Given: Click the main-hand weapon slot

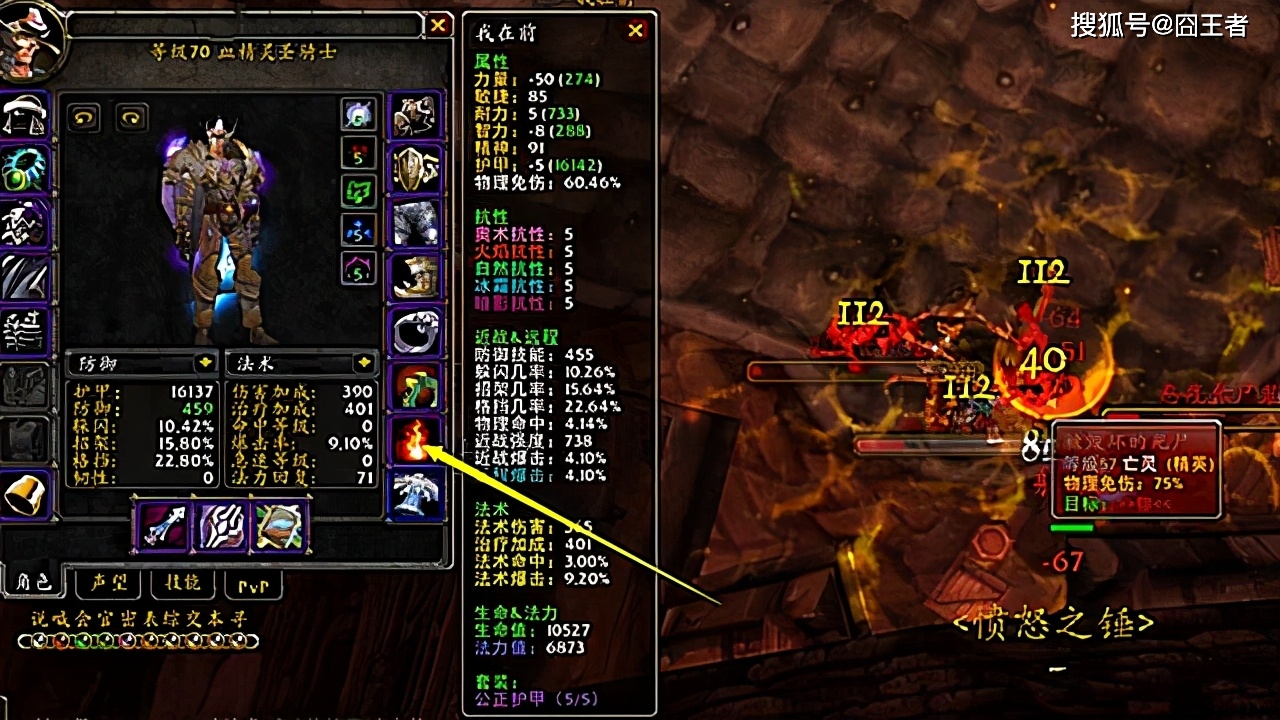Looking at the screenshot, I should (161, 526).
